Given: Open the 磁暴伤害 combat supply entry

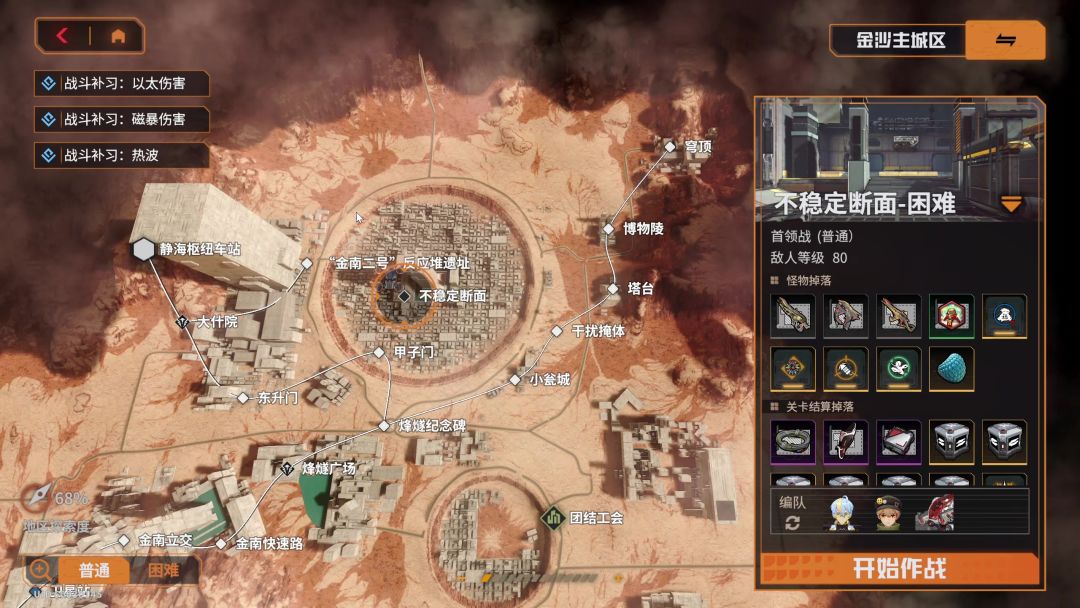Looking at the screenshot, I should point(122,119).
